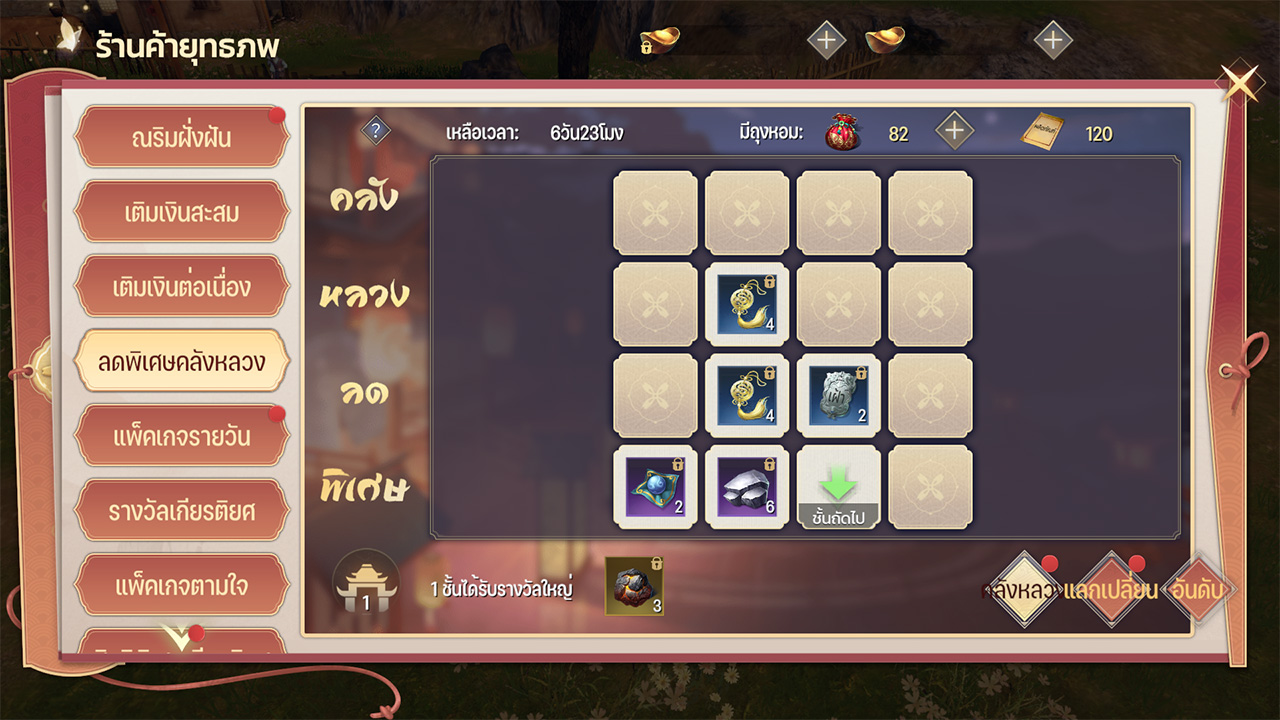
Task: Select the stone tablet reward tile
Action: click(x=838, y=395)
